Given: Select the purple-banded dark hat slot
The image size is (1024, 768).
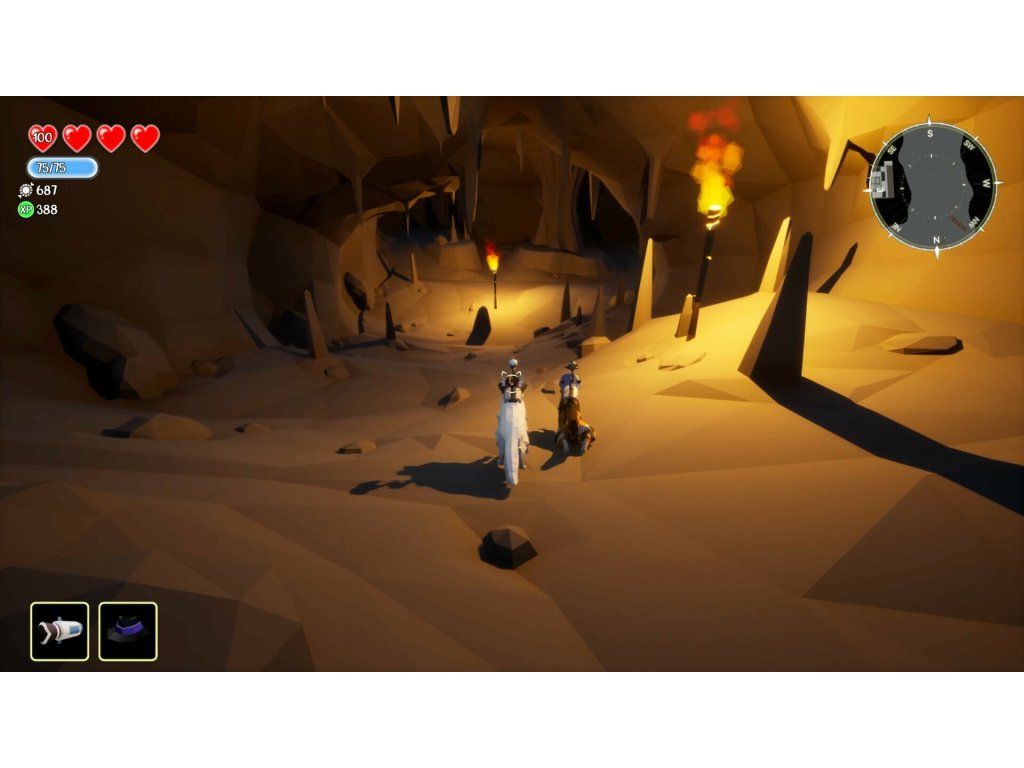Looking at the screenshot, I should (128, 631).
